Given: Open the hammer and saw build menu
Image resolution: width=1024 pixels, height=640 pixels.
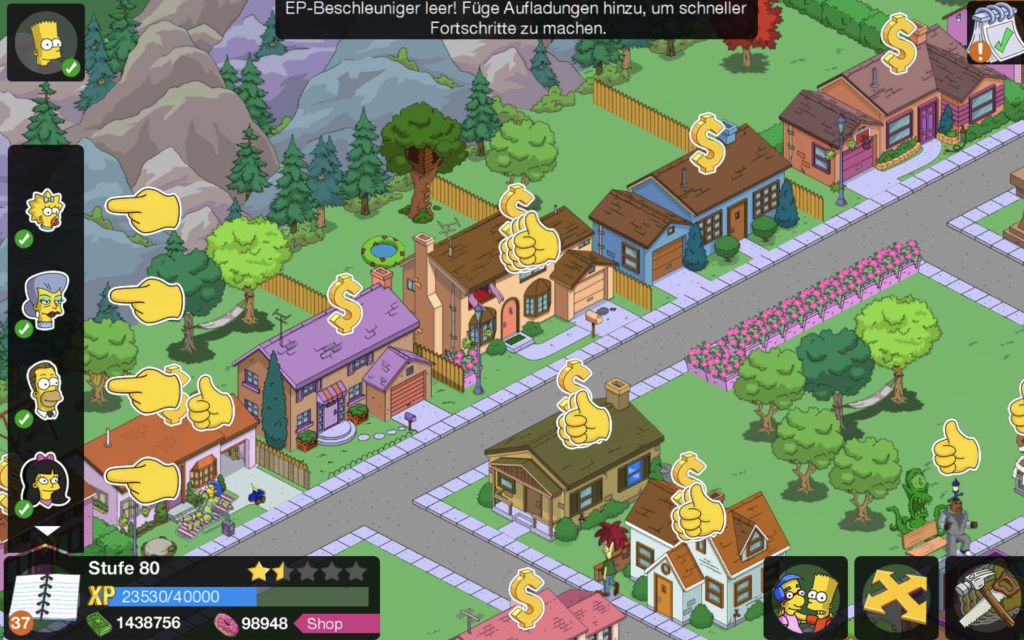Looking at the screenshot, I should tap(984, 598).
